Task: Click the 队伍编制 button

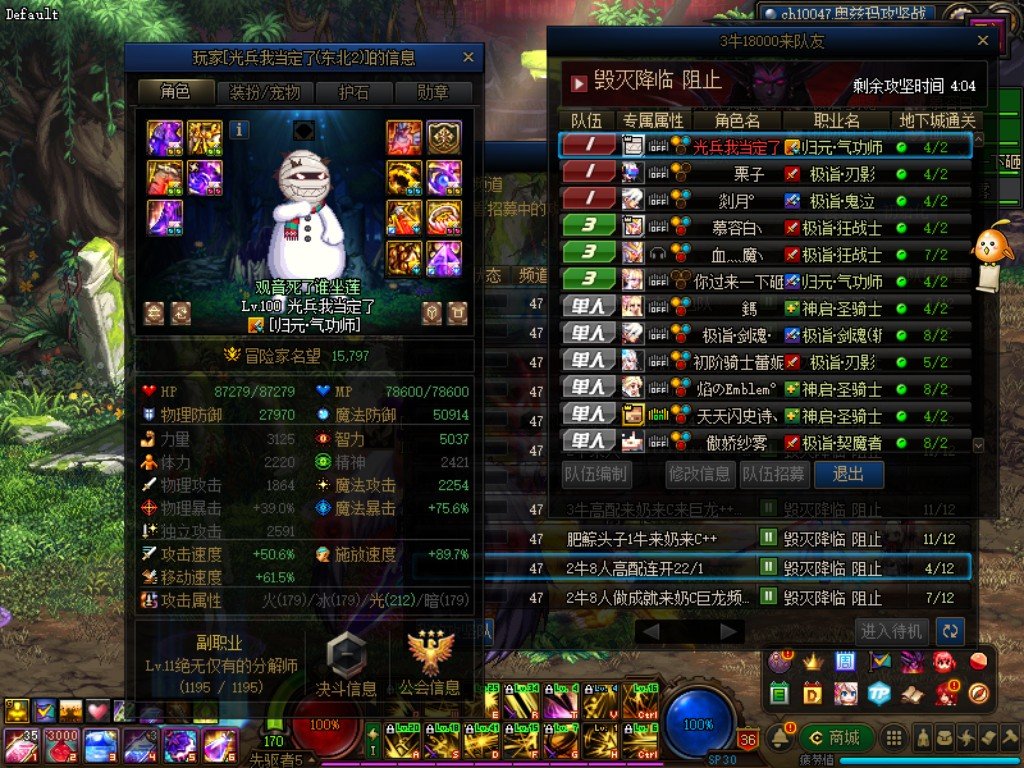Action: [597, 474]
